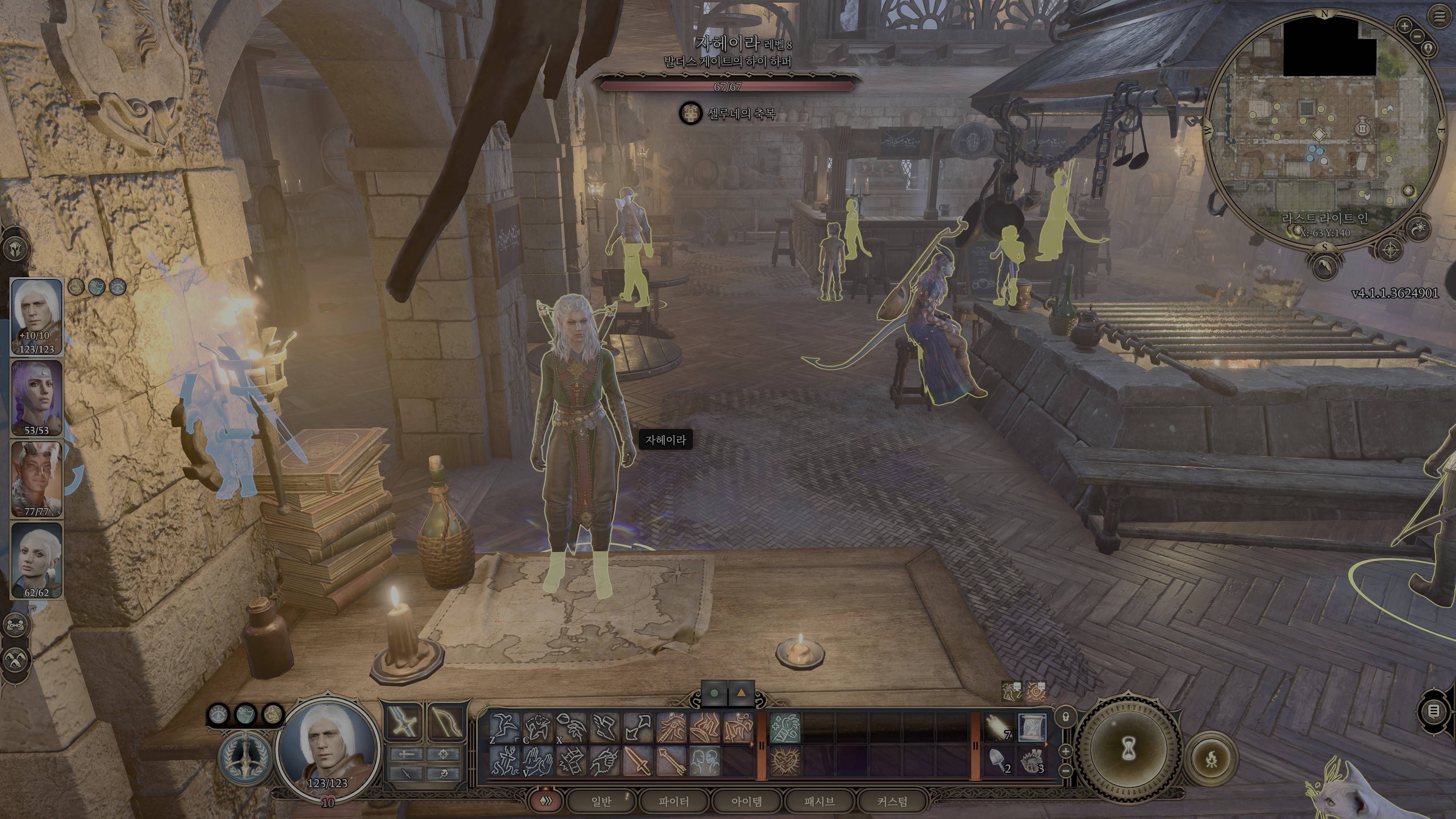Open the main menu hamburger icon

coord(1440,16)
